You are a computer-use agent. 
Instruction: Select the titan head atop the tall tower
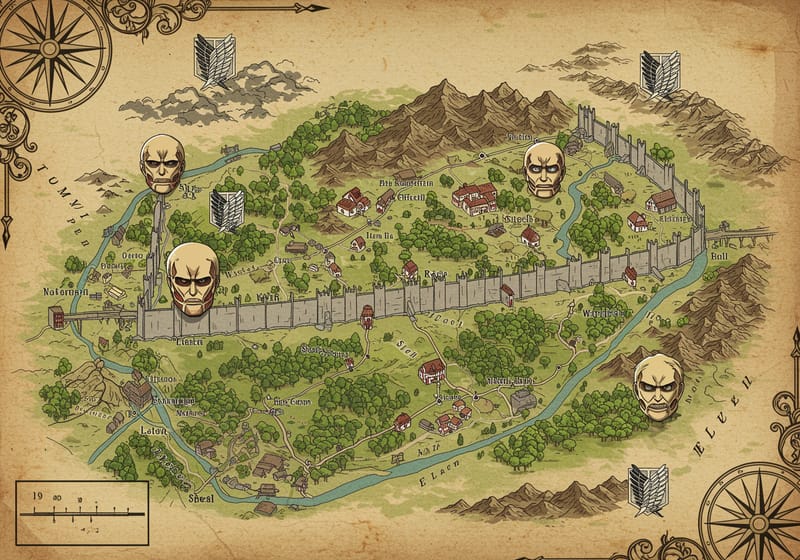162,162
